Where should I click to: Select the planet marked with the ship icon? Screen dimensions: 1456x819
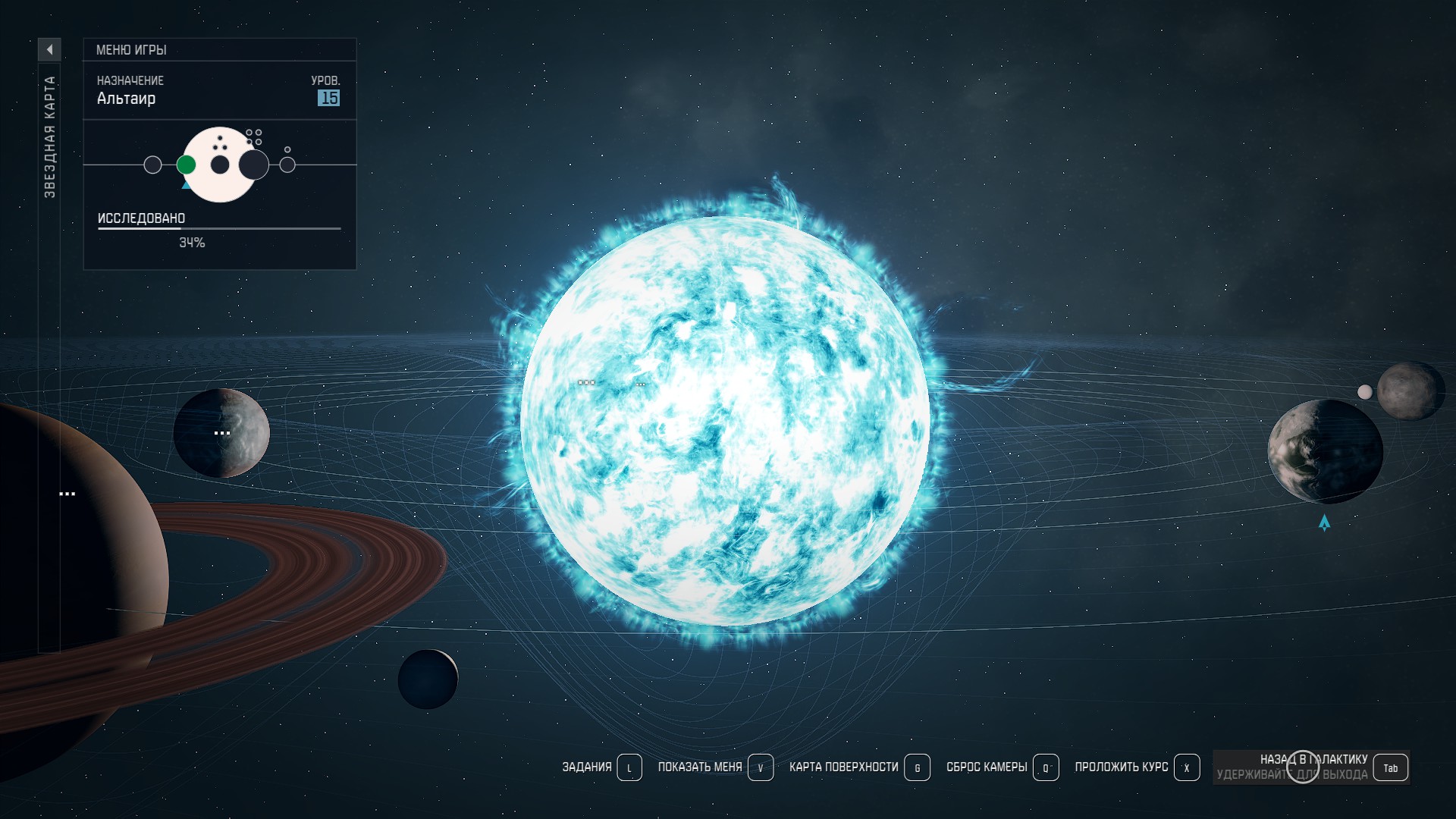1325,452
